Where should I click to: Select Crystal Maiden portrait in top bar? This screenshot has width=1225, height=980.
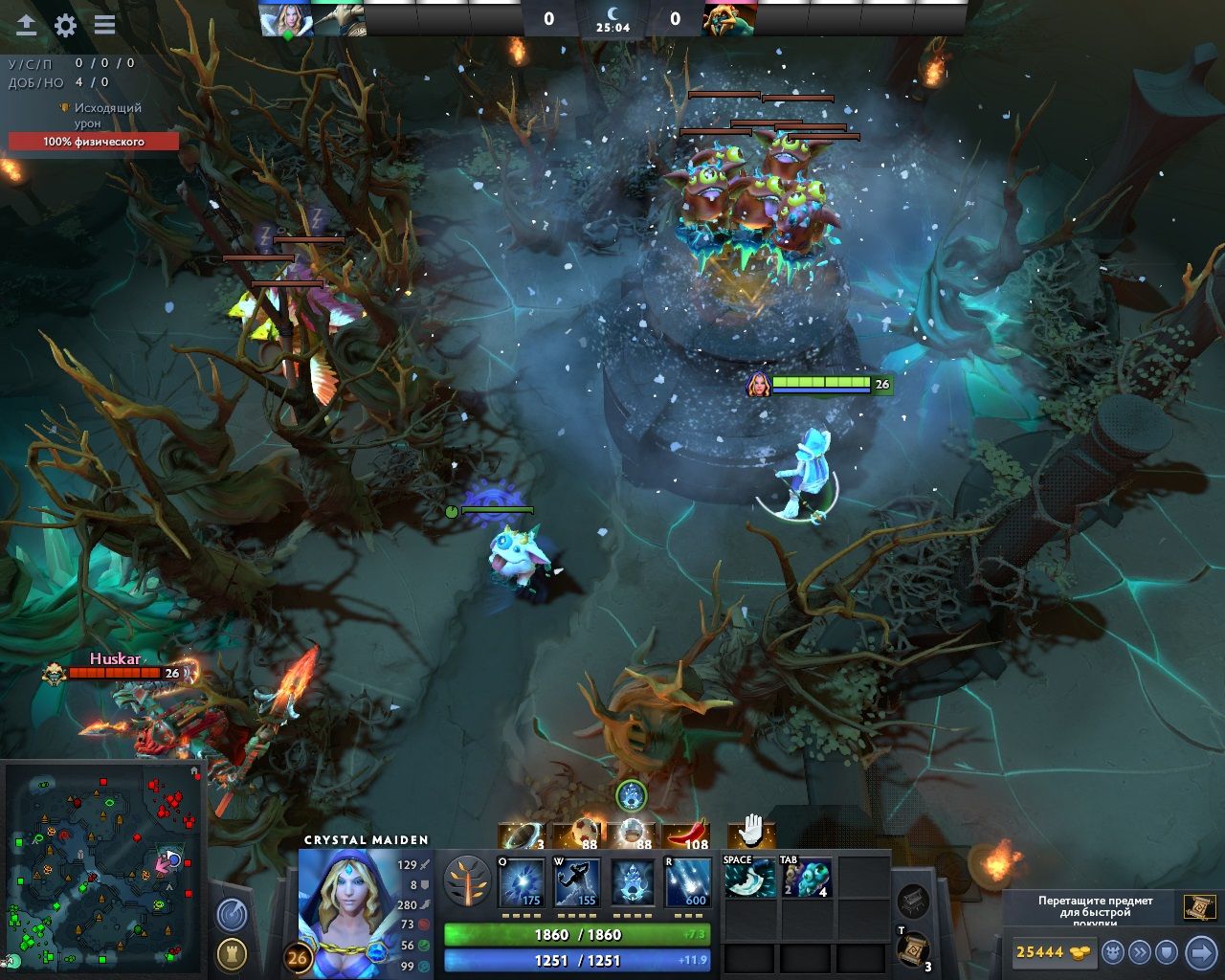click(x=285, y=19)
